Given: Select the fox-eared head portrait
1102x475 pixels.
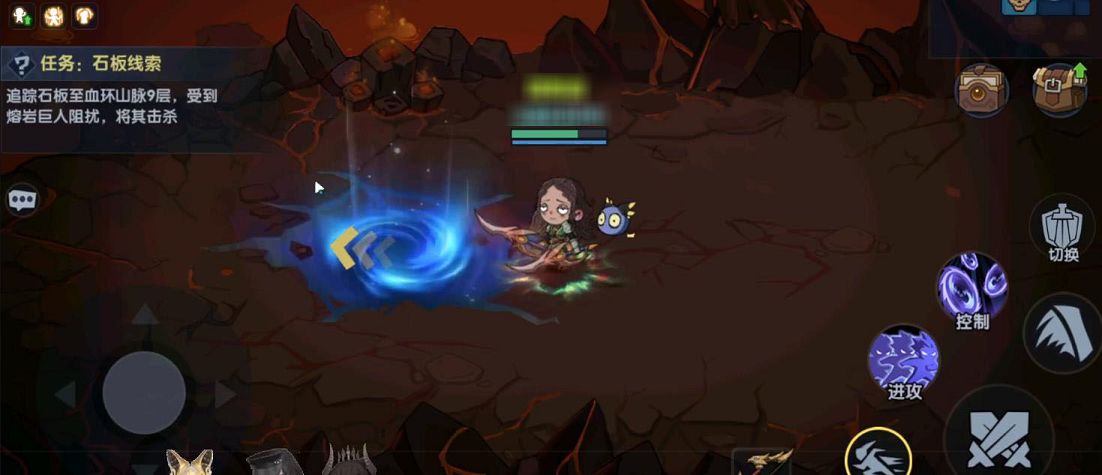Looking at the screenshot, I should [189, 462].
